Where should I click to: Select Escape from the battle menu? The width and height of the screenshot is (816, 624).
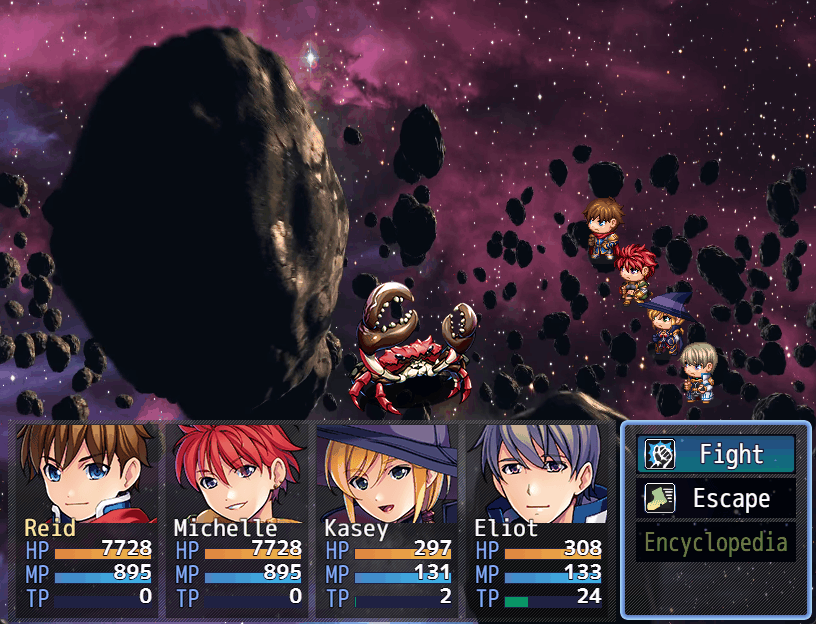(x=716, y=499)
